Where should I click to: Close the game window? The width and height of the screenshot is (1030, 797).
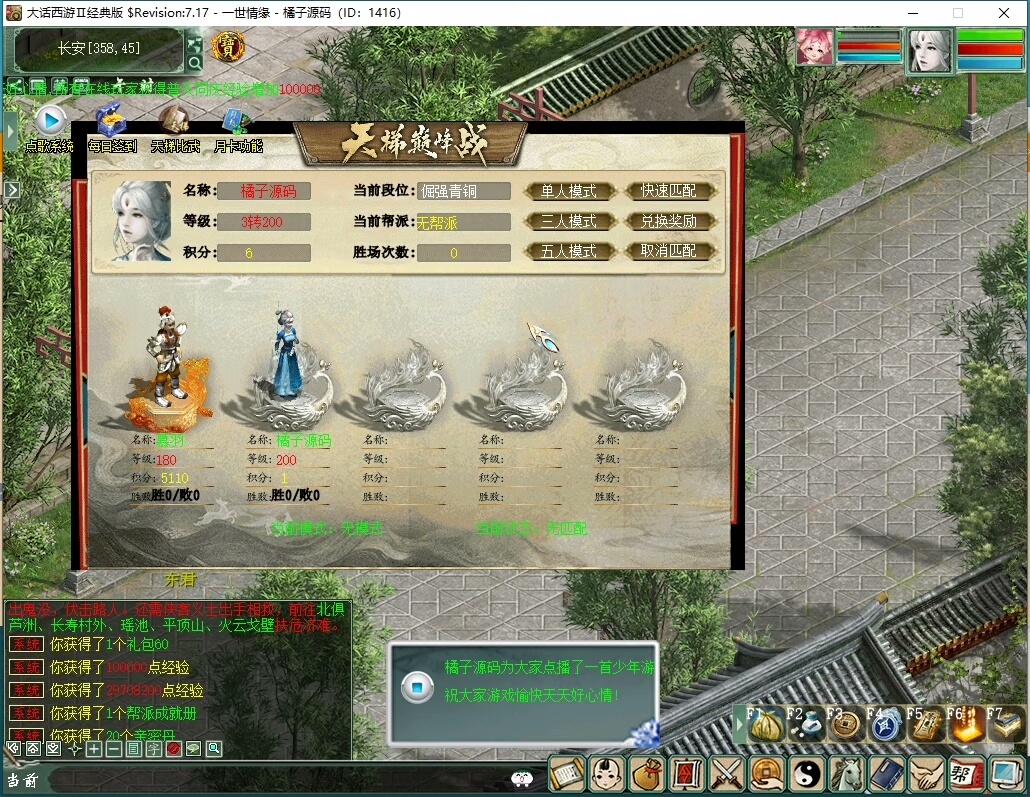click(1004, 13)
